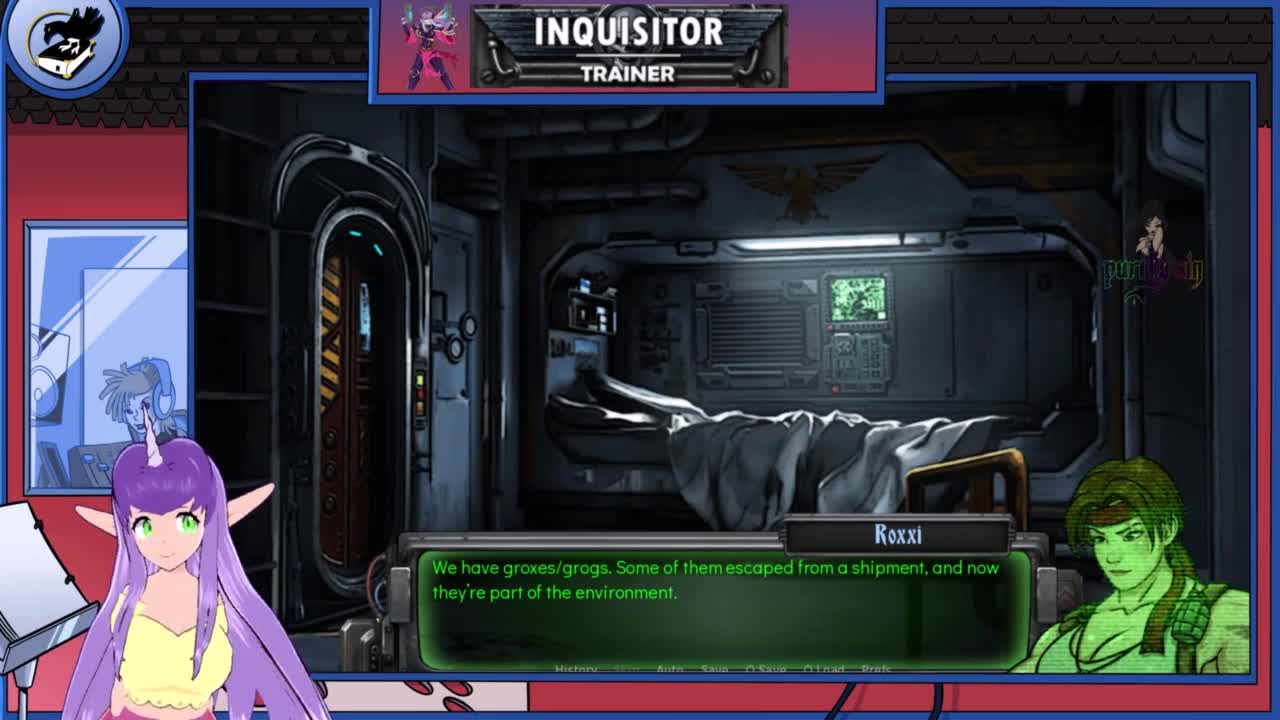
Task: Activate the Skip dialogue button
Action: [x=627, y=669]
